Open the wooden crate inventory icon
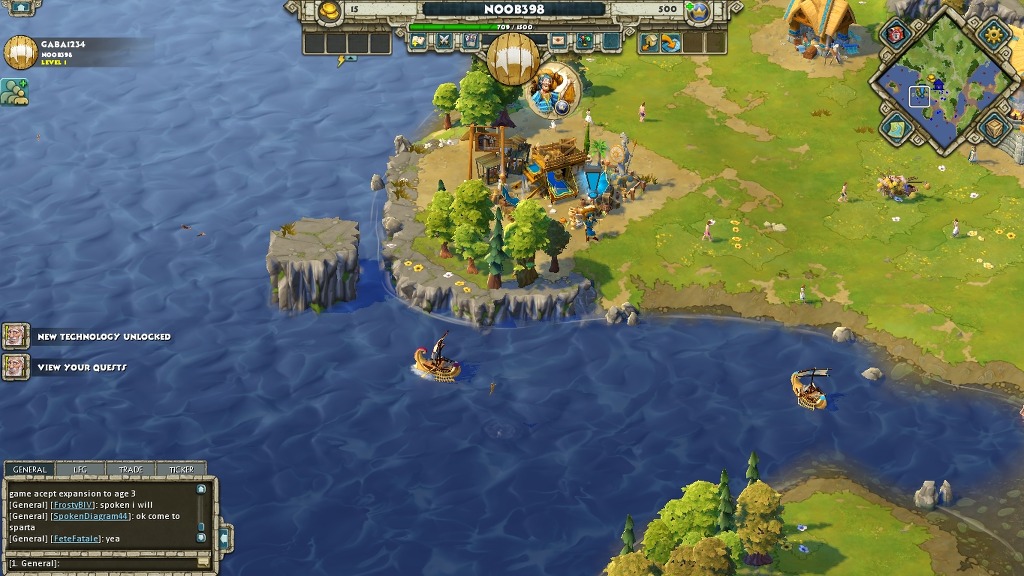This screenshot has height=576, width=1024. [x=993, y=127]
